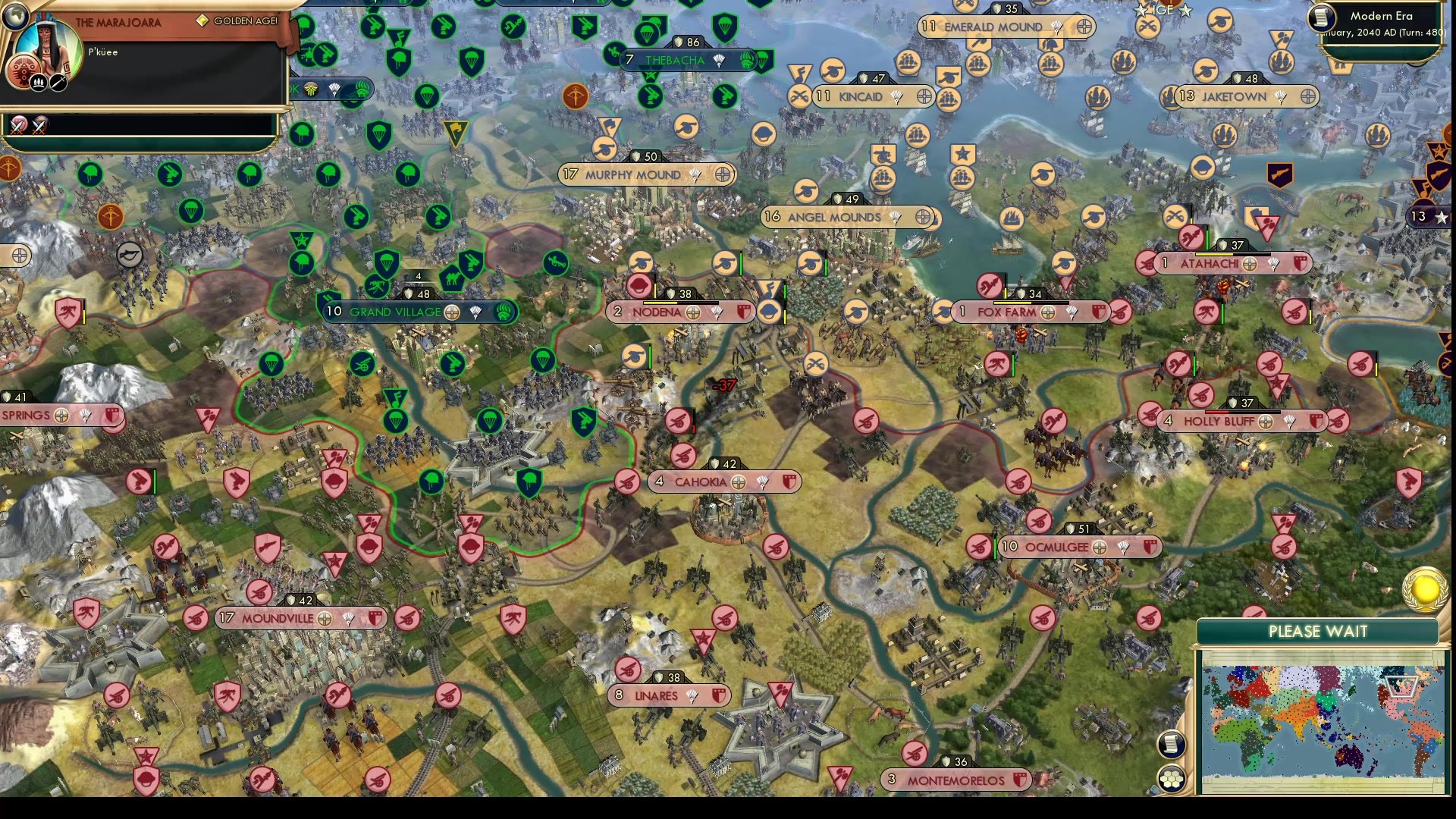Screen dimensions: 1456x819
Task: Click the city connection globe on Cahokia's banner
Action: [x=738, y=482]
